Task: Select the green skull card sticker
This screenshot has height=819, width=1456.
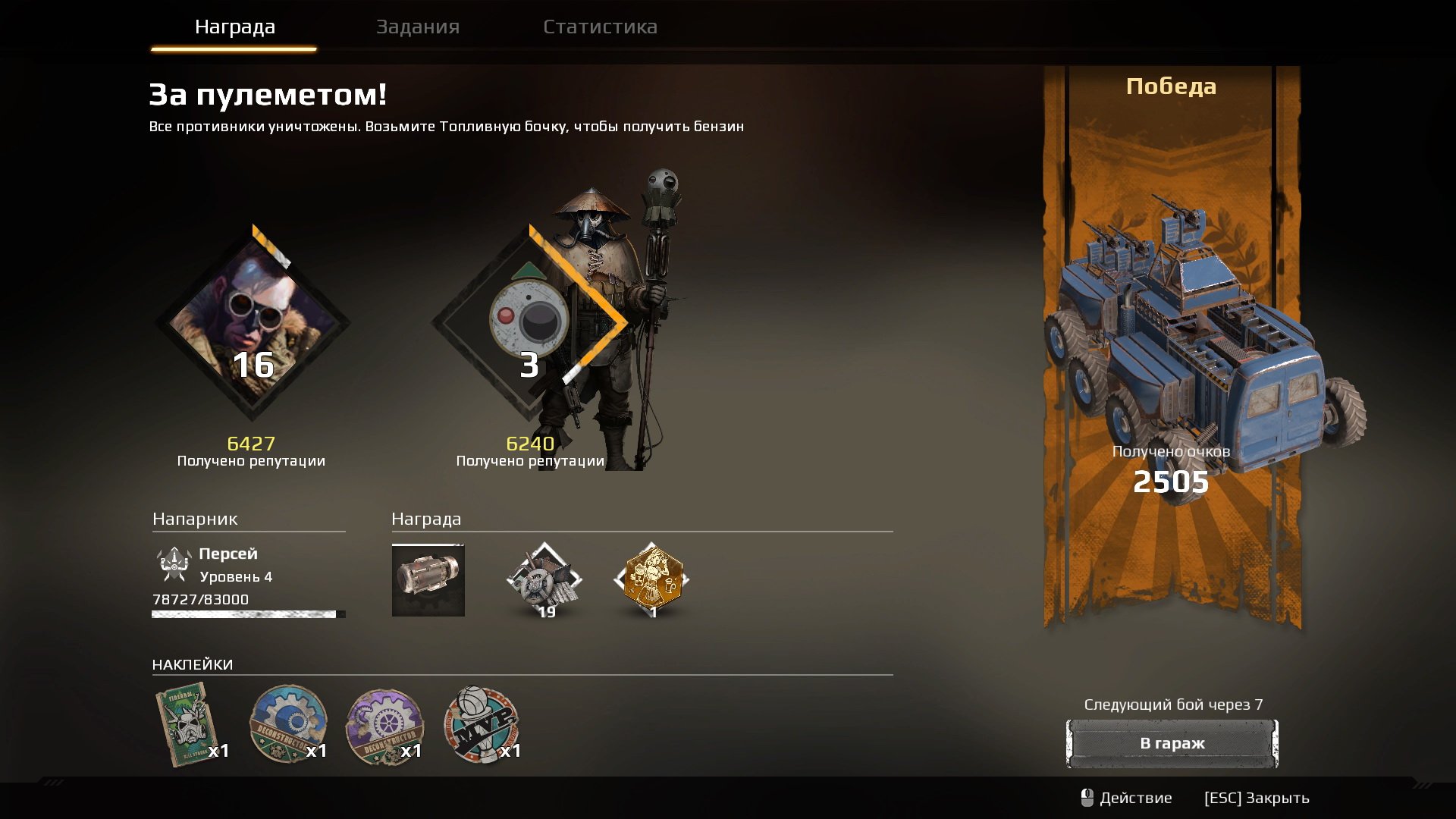Action: [185, 725]
